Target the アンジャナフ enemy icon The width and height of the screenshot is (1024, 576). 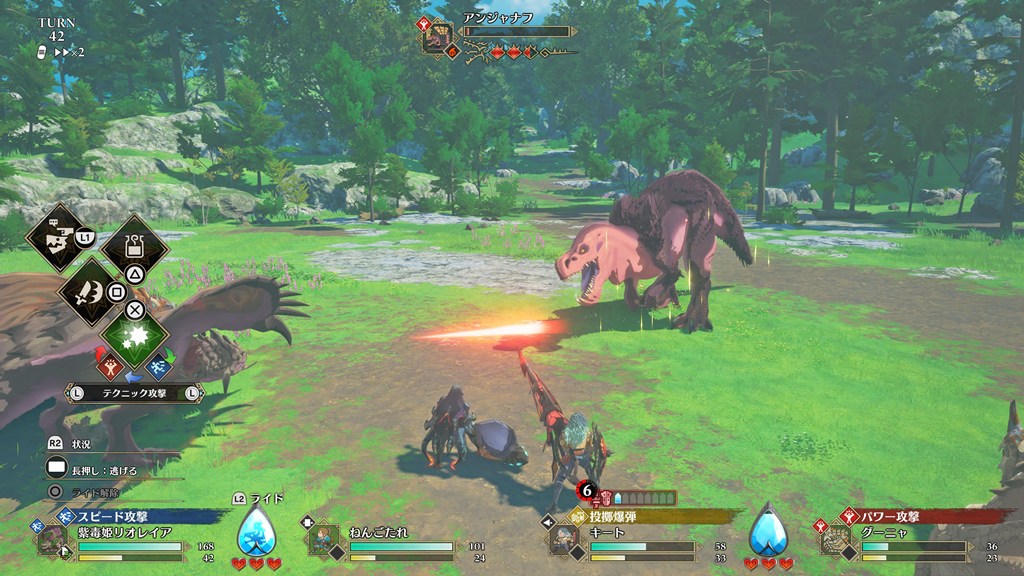point(438,37)
